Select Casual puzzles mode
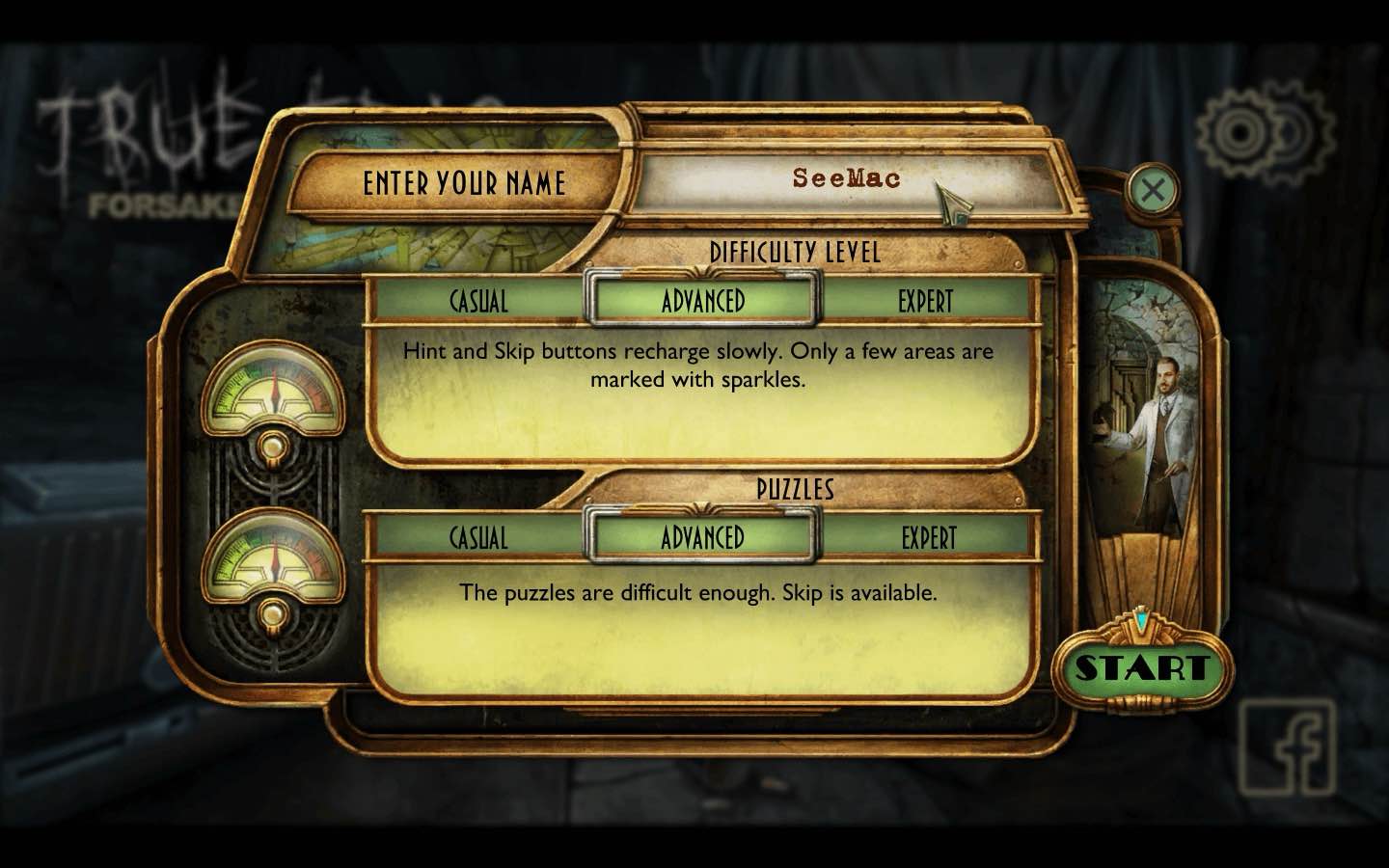Screen dimensions: 1389x868 tap(478, 537)
